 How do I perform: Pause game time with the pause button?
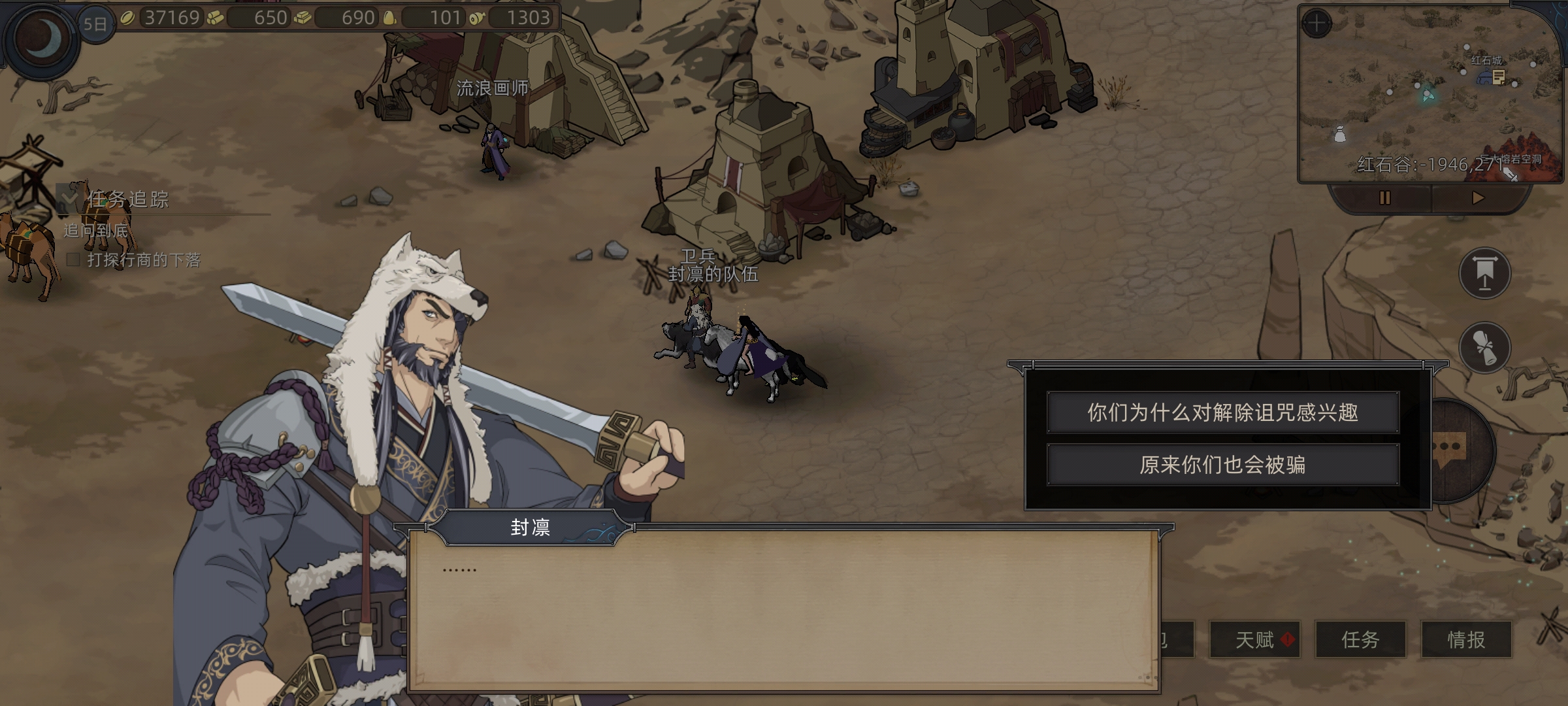[1384, 198]
